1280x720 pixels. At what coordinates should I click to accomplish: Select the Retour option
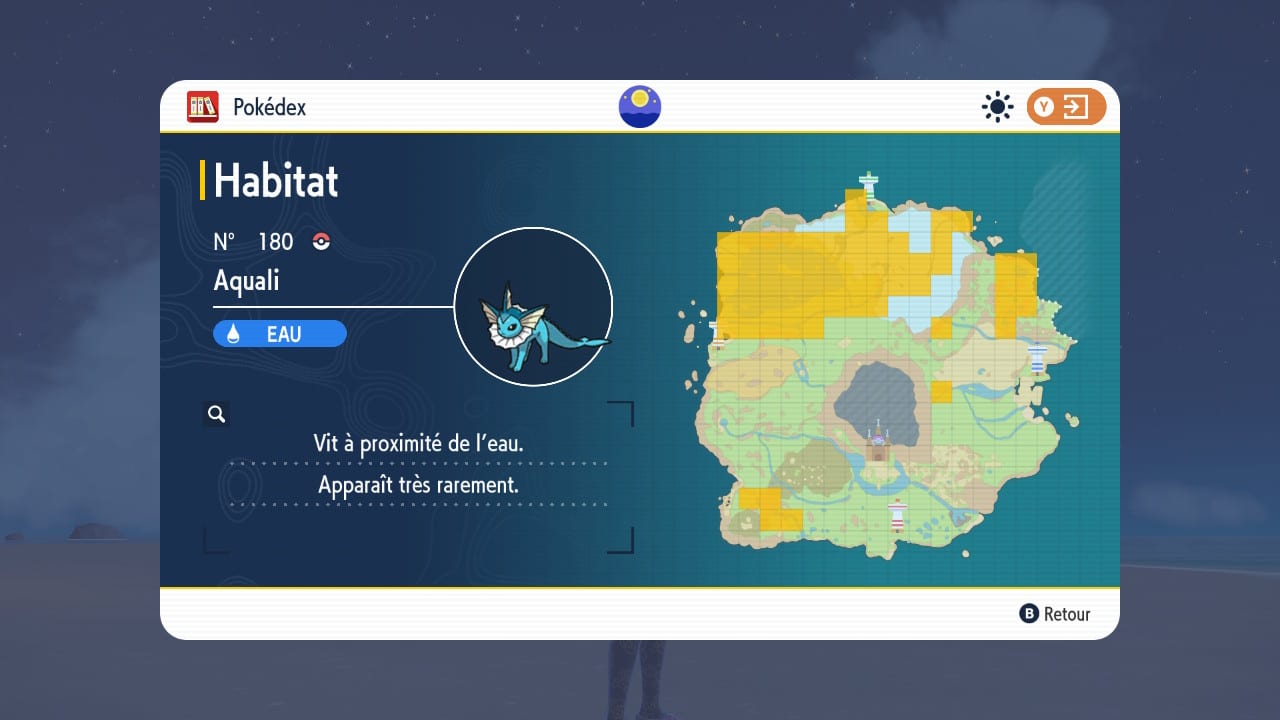pos(1055,614)
